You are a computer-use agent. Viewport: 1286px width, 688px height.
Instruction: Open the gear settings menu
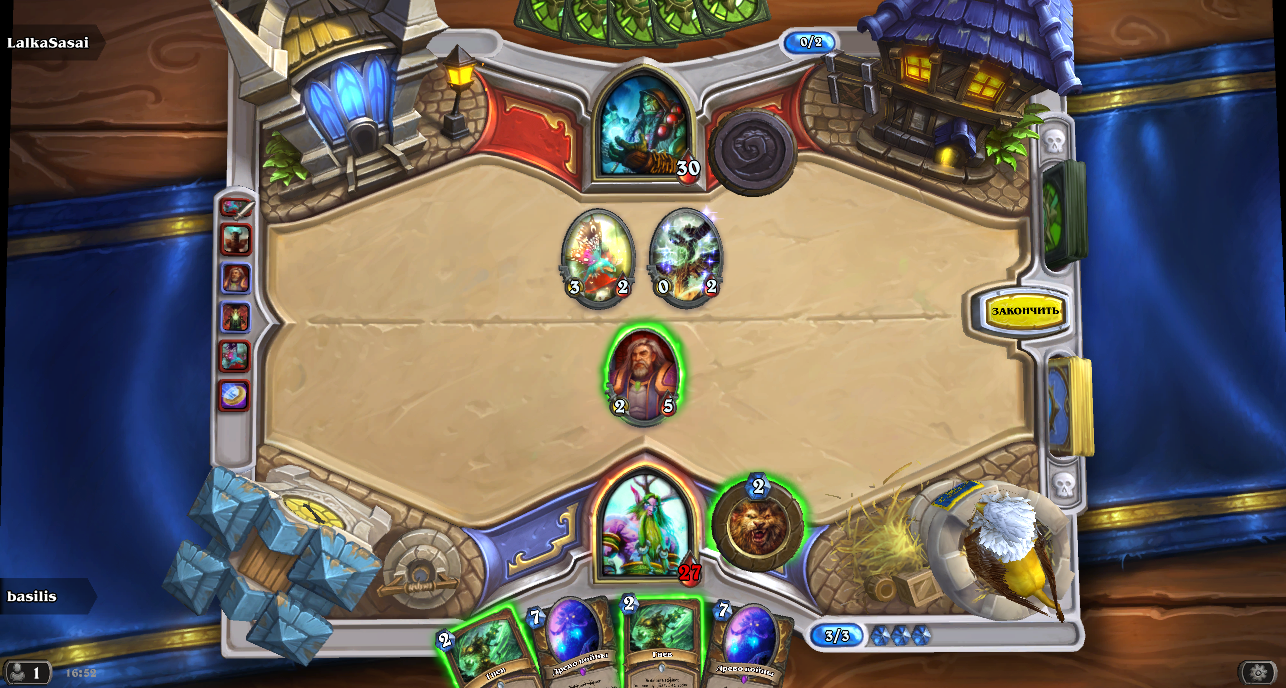pos(1257,672)
